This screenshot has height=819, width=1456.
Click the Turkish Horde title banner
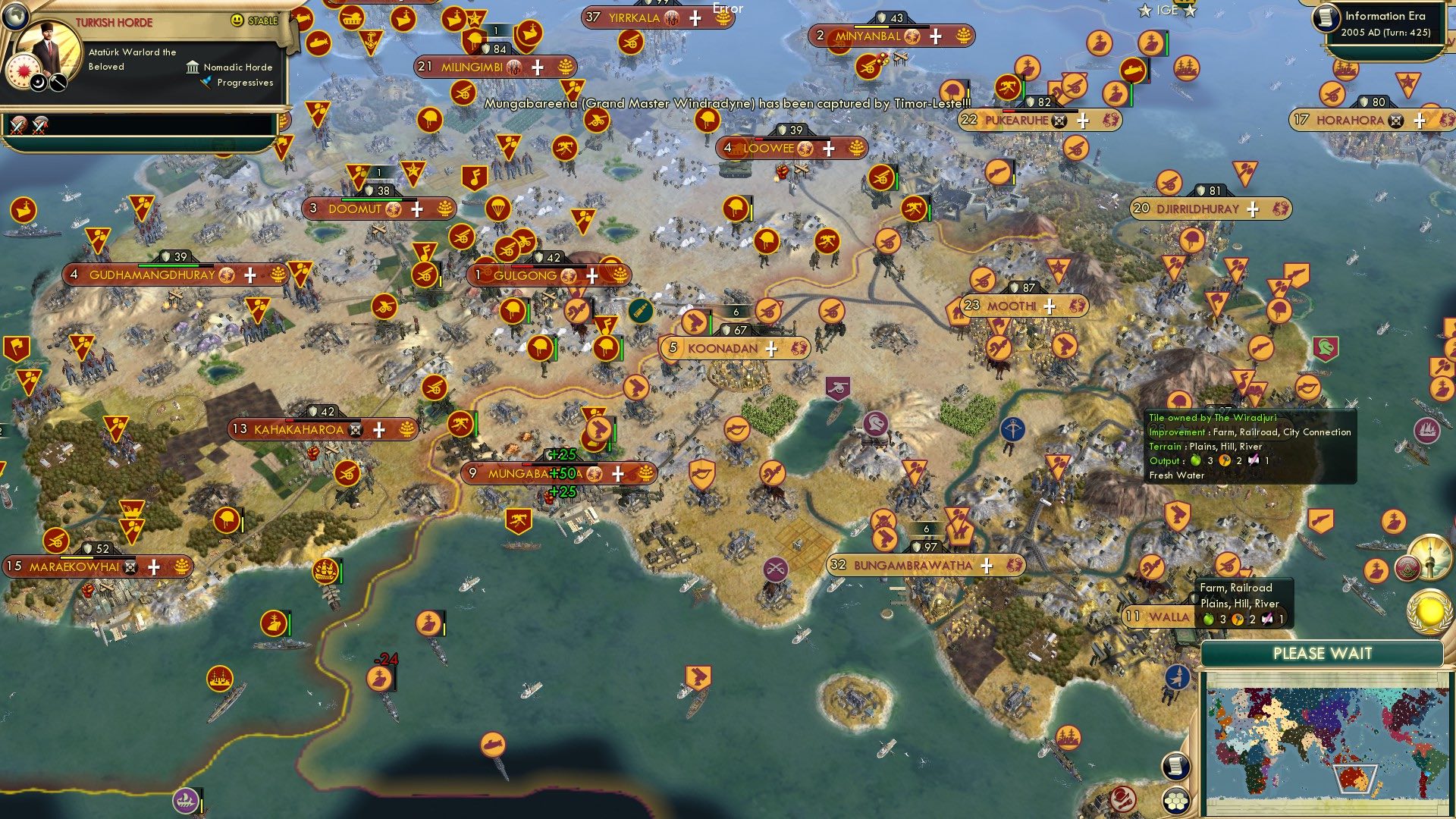pyautogui.click(x=115, y=20)
